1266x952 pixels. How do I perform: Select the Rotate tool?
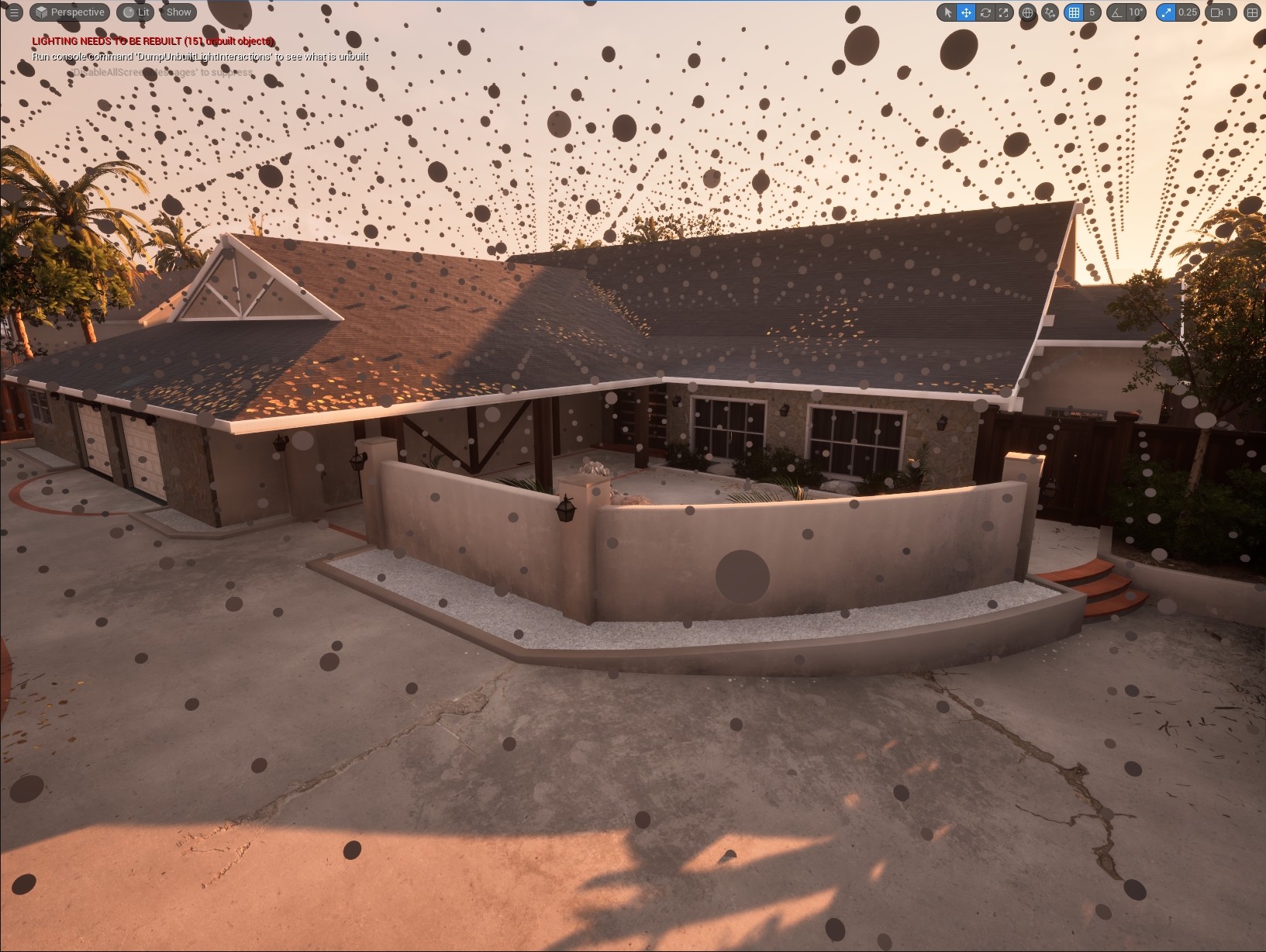pyautogui.click(x=986, y=12)
